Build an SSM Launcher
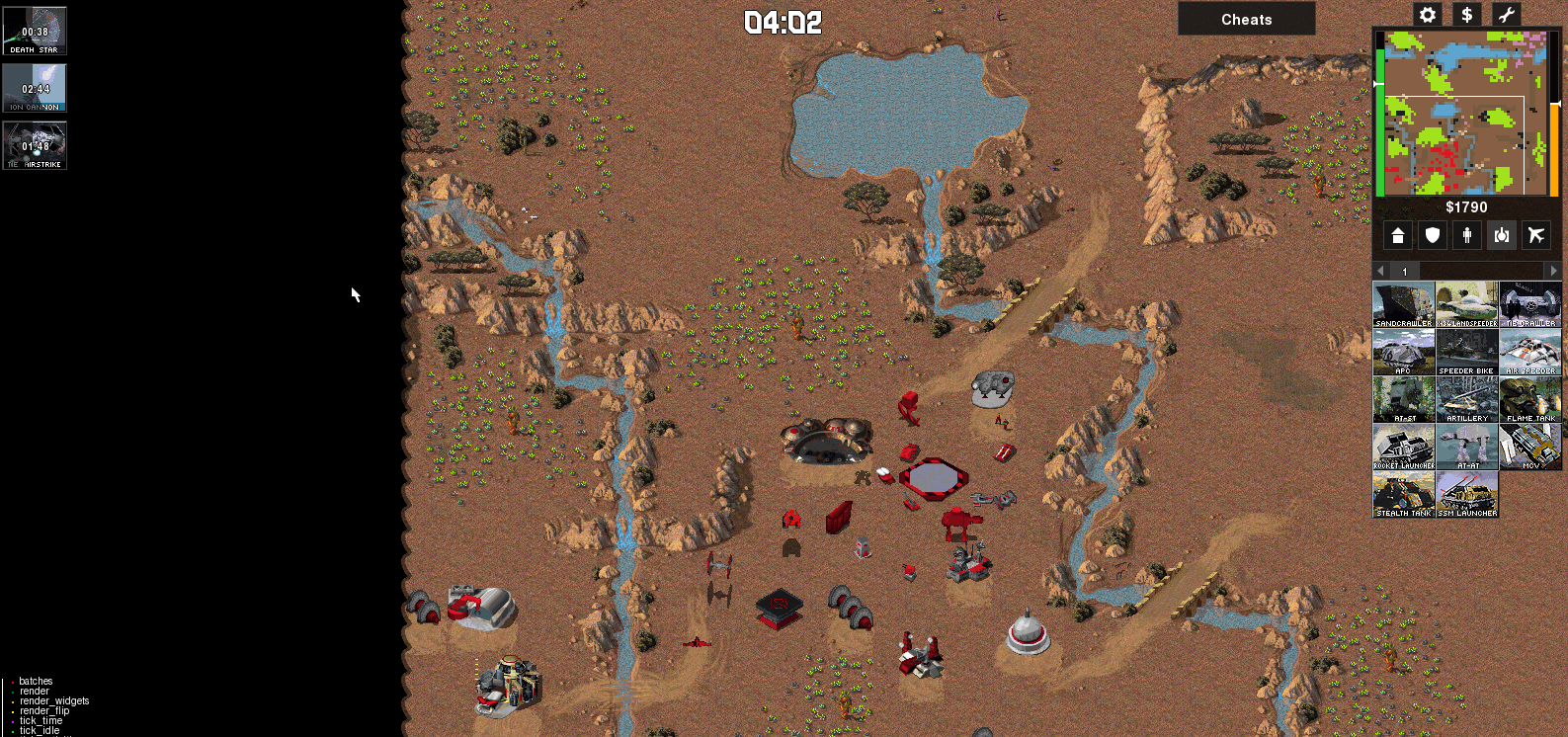Viewport: 1568px width, 737px height. [1467, 494]
